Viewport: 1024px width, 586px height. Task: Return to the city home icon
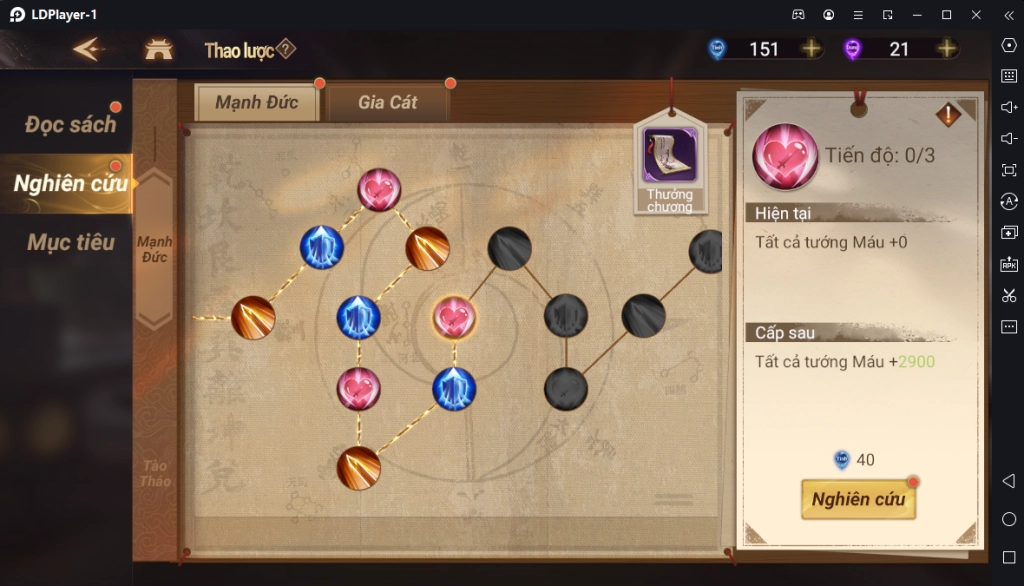(x=158, y=49)
